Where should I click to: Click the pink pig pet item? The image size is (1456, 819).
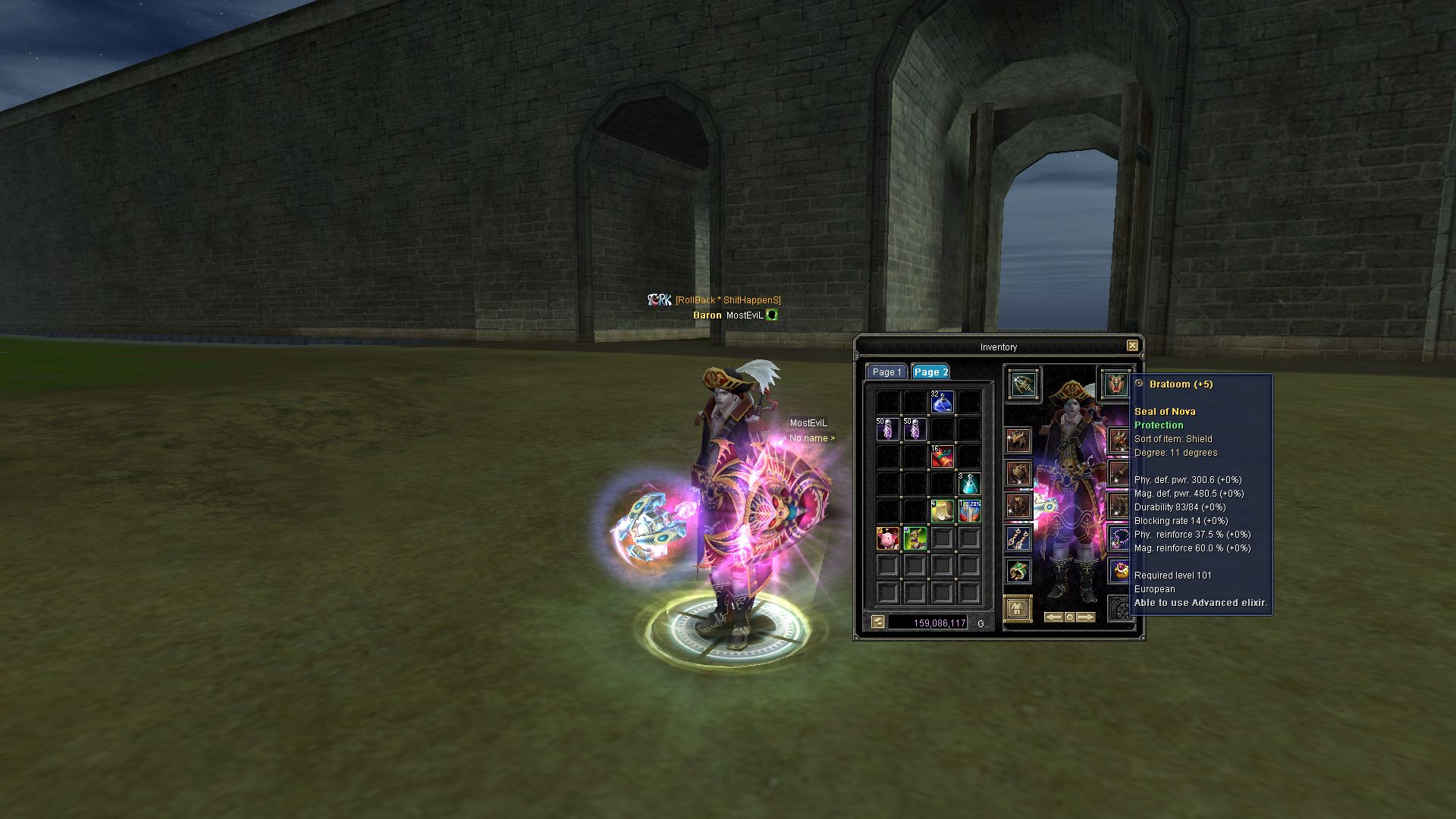click(887, 538)
